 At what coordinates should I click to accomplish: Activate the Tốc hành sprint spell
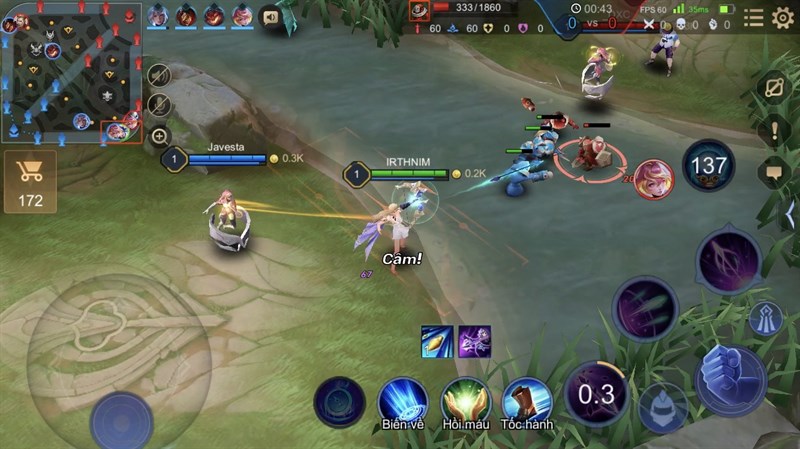(x=527, y=399)
